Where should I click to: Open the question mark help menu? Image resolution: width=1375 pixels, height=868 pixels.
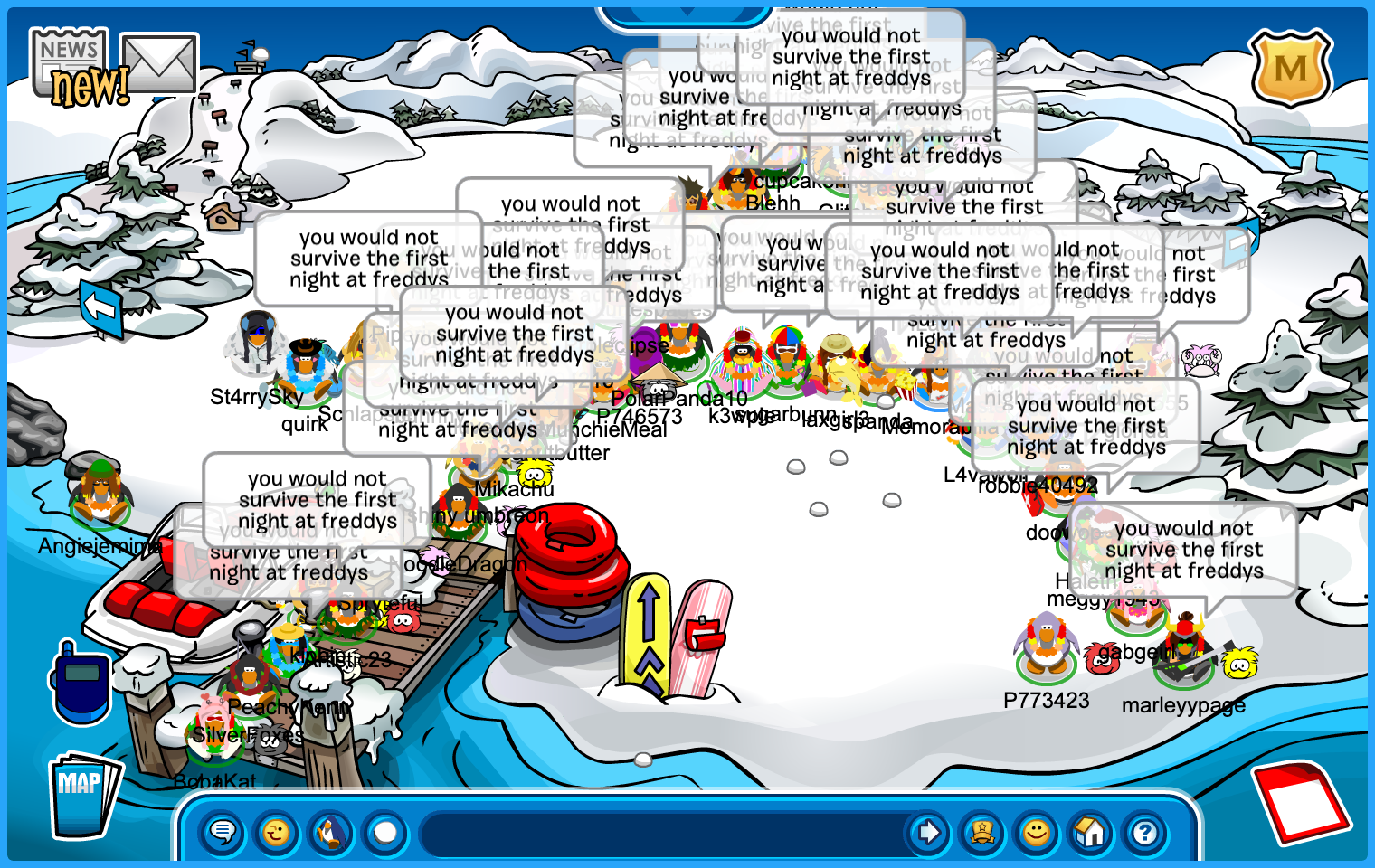(x=1145, y=832)
